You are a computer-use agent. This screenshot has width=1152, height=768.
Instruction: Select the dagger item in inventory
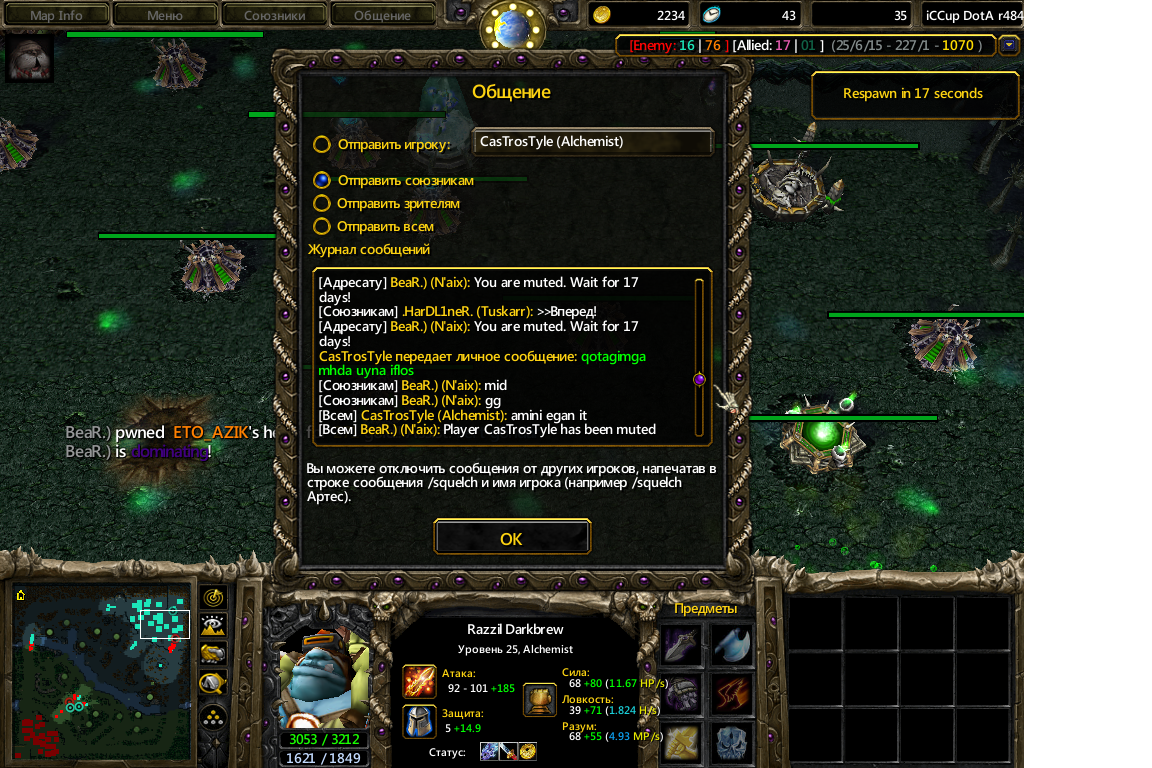coord(681,644)
